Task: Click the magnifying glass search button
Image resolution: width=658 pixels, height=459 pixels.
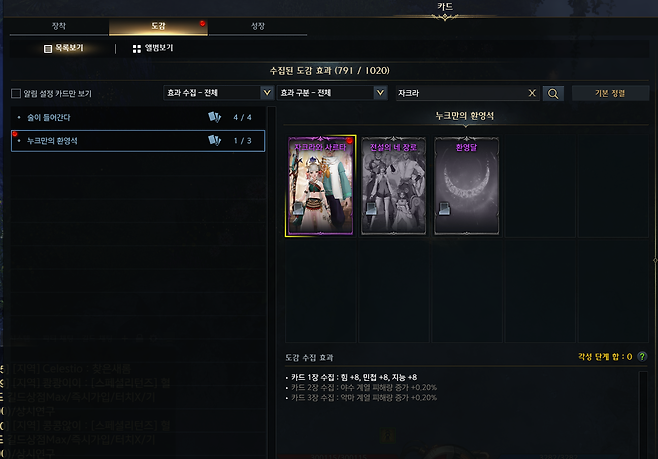Action: click(553, 93)
